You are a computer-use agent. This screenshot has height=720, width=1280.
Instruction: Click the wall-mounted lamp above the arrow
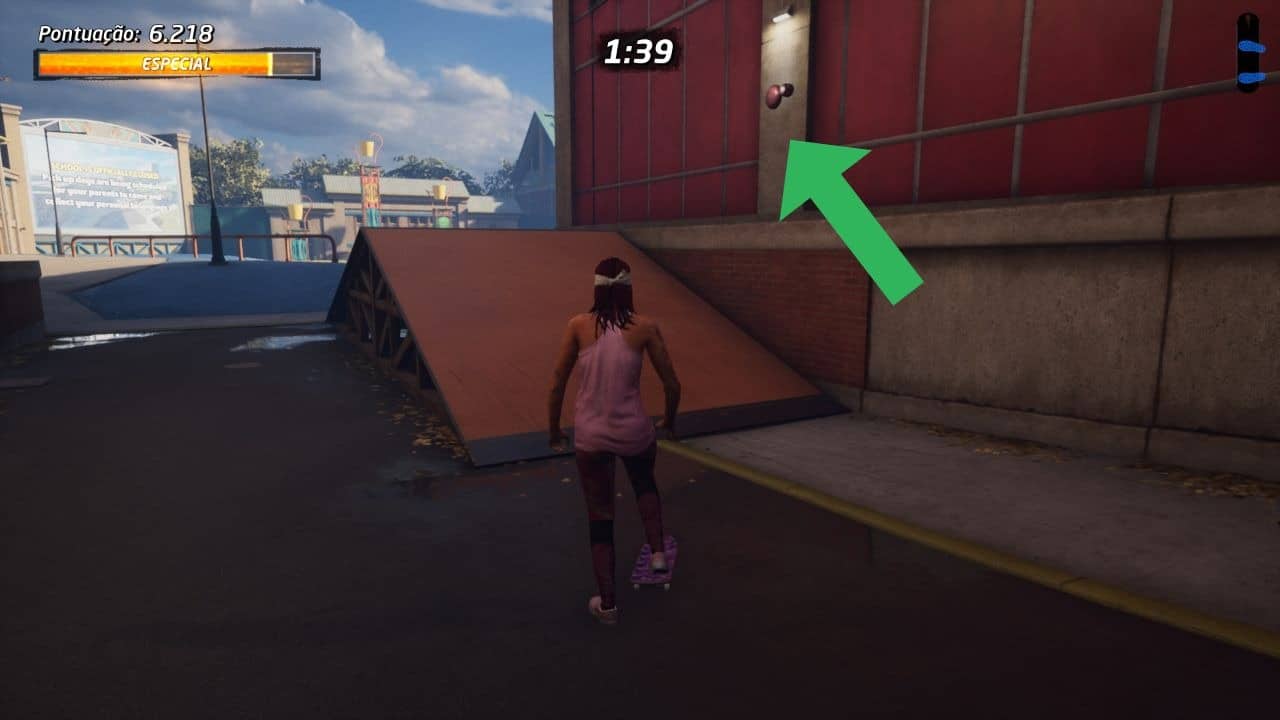click(x=780, y=14)
